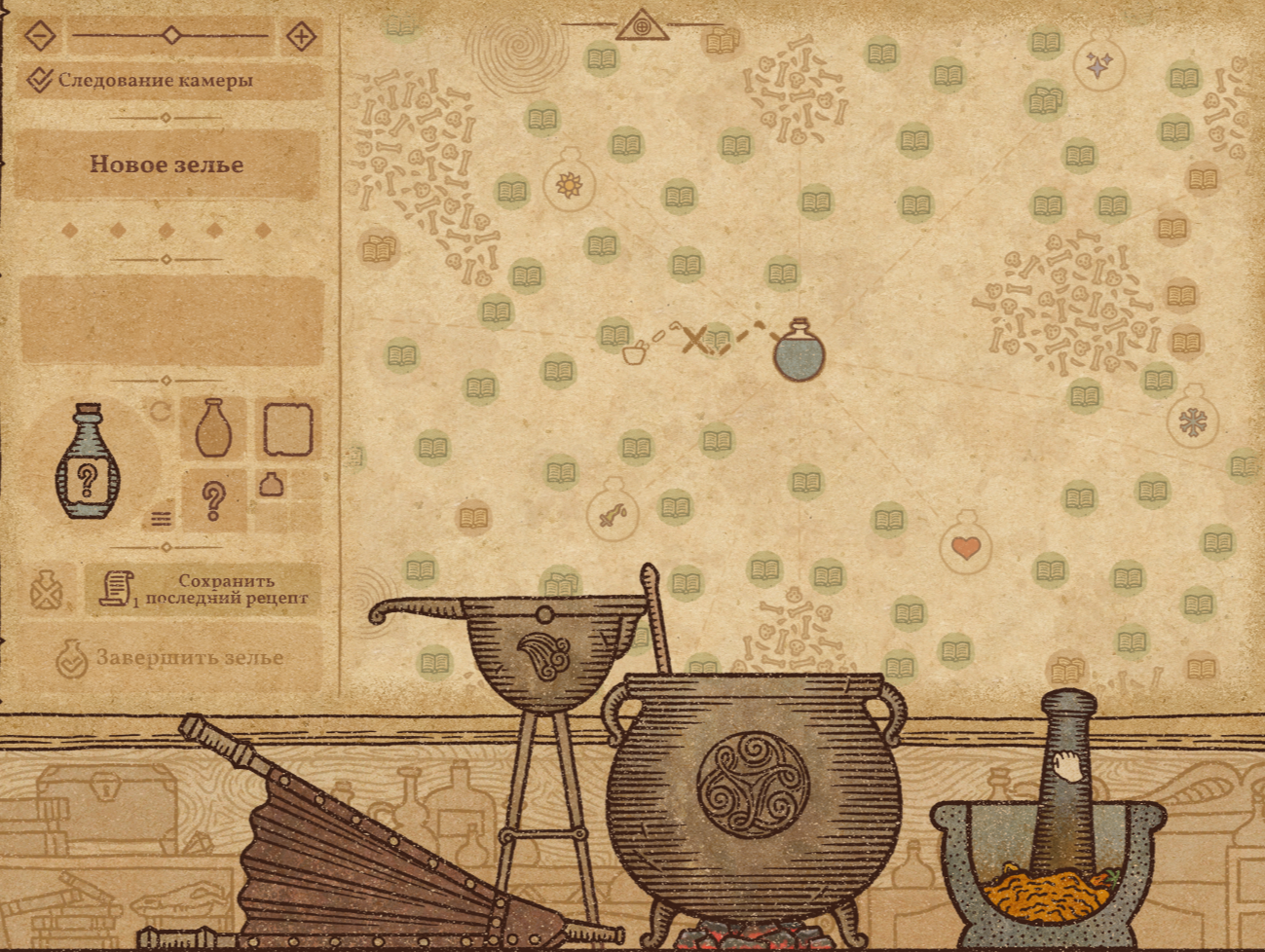
Task: Click the Завершить зелье button
Action: click(170, 658)
